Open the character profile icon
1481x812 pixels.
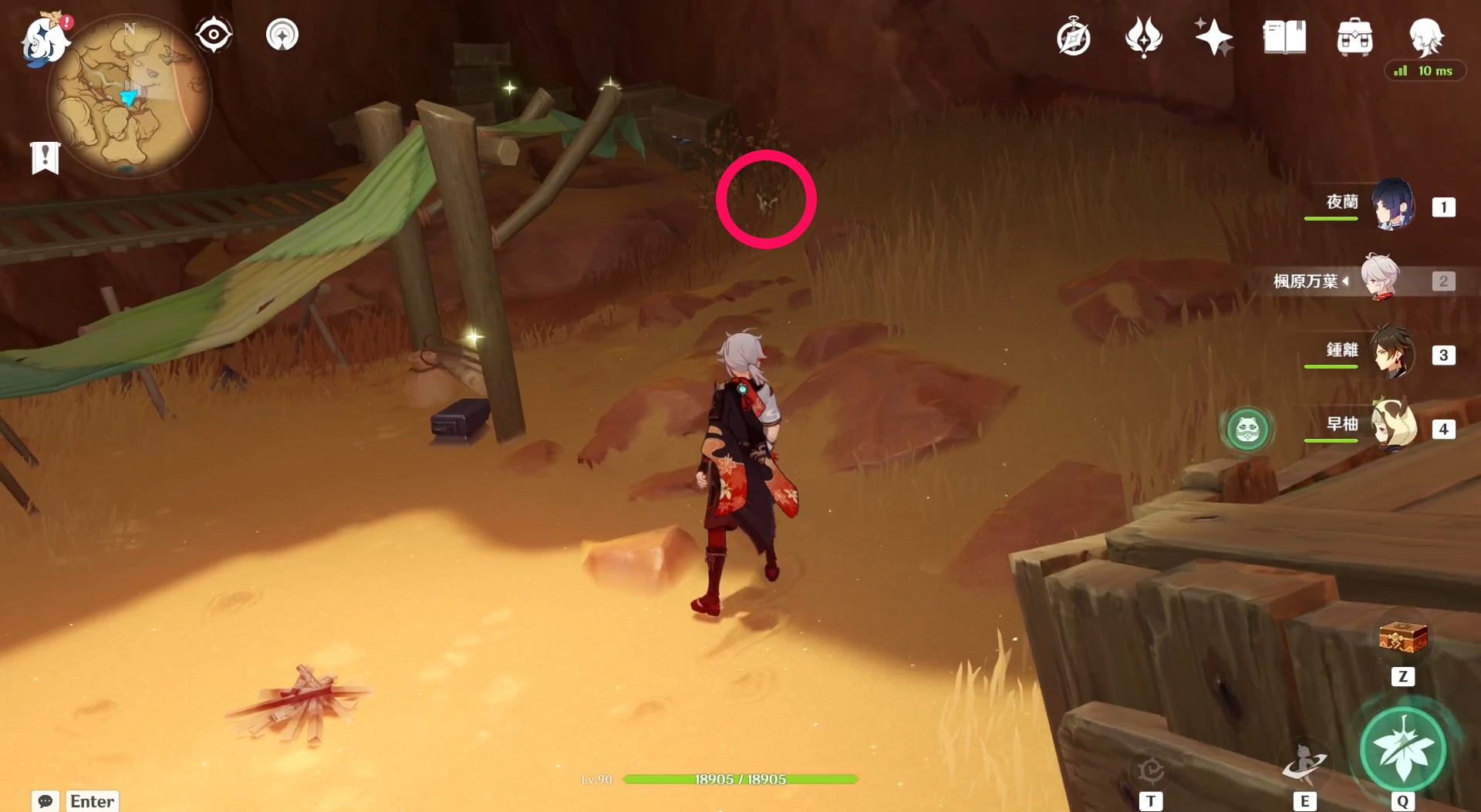[1425, 35]
